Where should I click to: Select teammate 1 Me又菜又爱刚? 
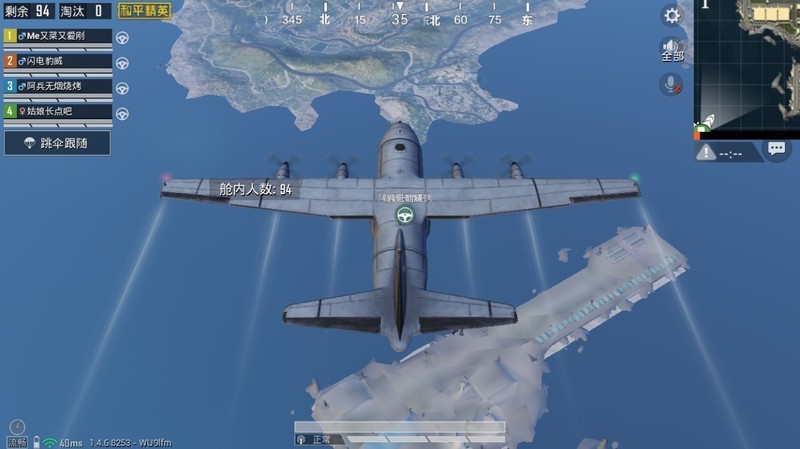[x=58, y=36]
